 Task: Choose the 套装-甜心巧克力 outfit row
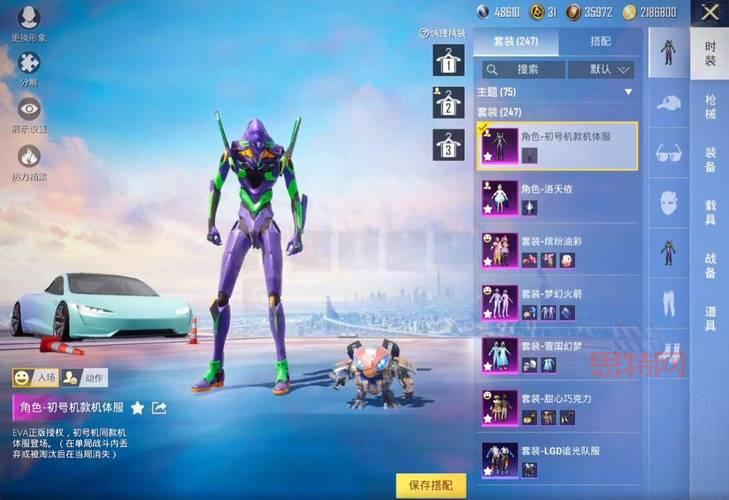click(x=557, y=407)
